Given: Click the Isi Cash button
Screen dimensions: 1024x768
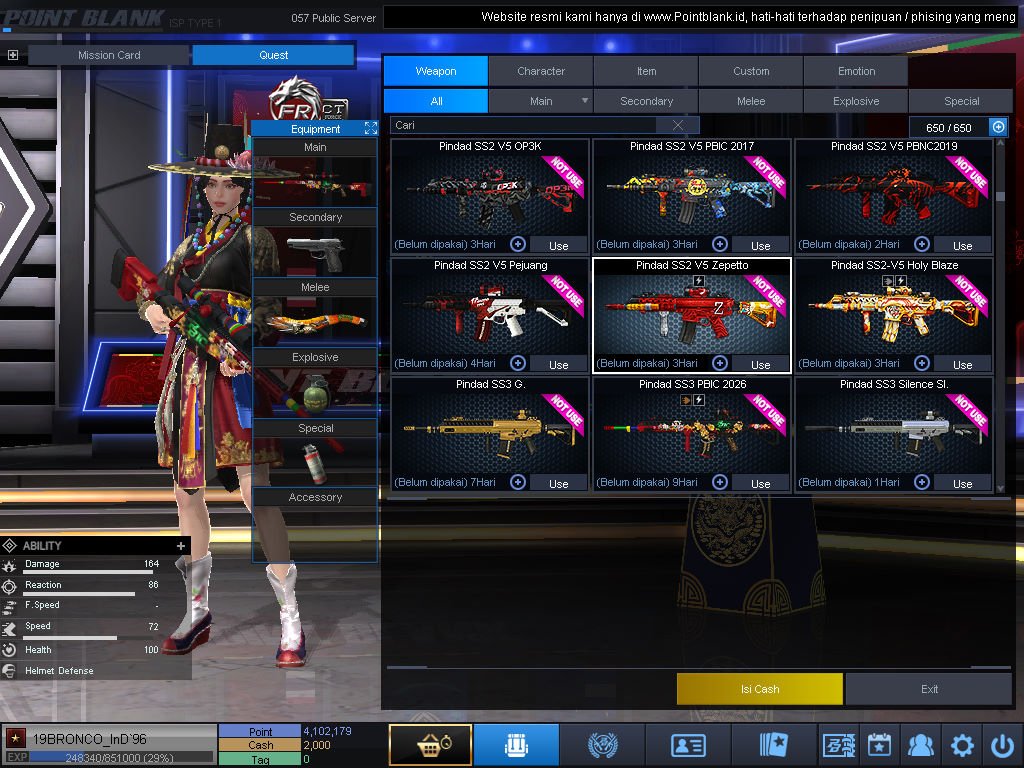Looking at the screenshot, I should pyautogui.click(x=760, y=689).
